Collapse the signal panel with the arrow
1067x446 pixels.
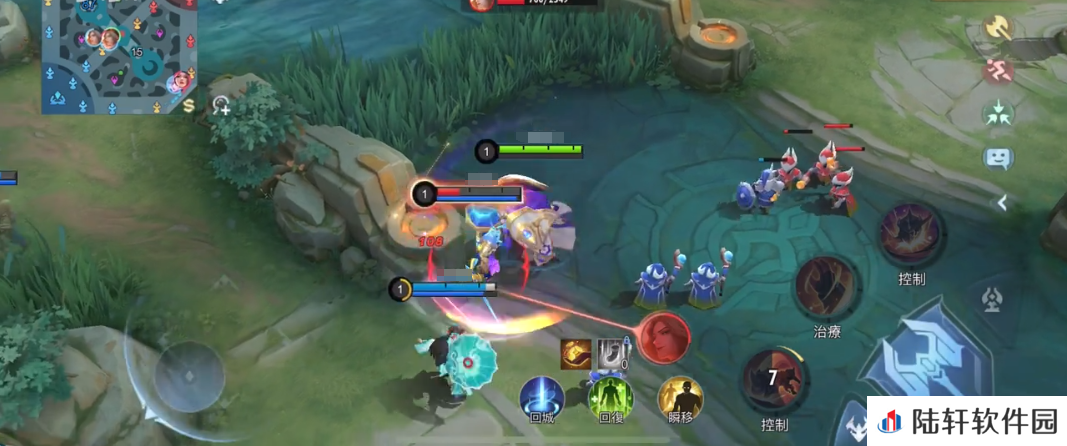[x=998, y=203]
